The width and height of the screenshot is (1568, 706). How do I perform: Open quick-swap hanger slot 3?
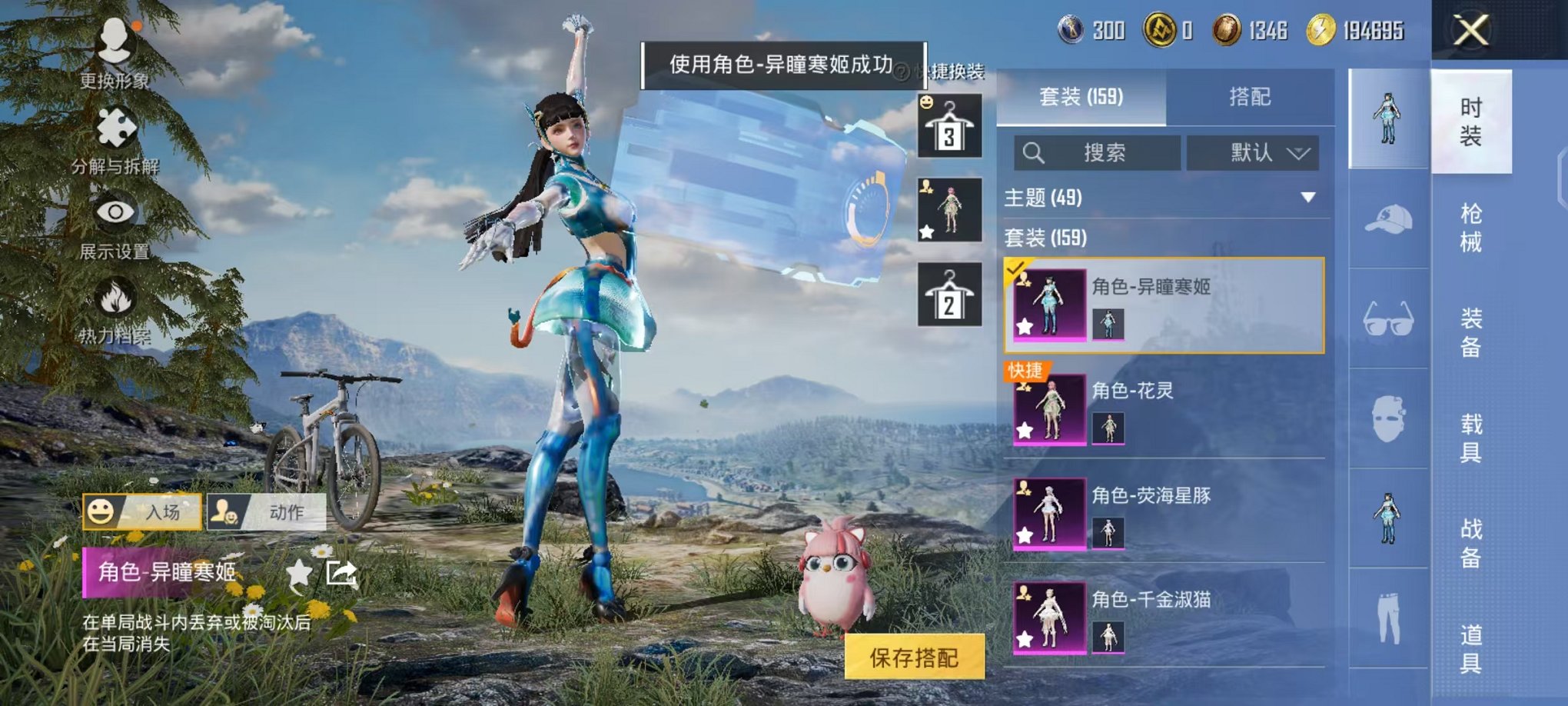pyautogui.click(x=949, y=125)
